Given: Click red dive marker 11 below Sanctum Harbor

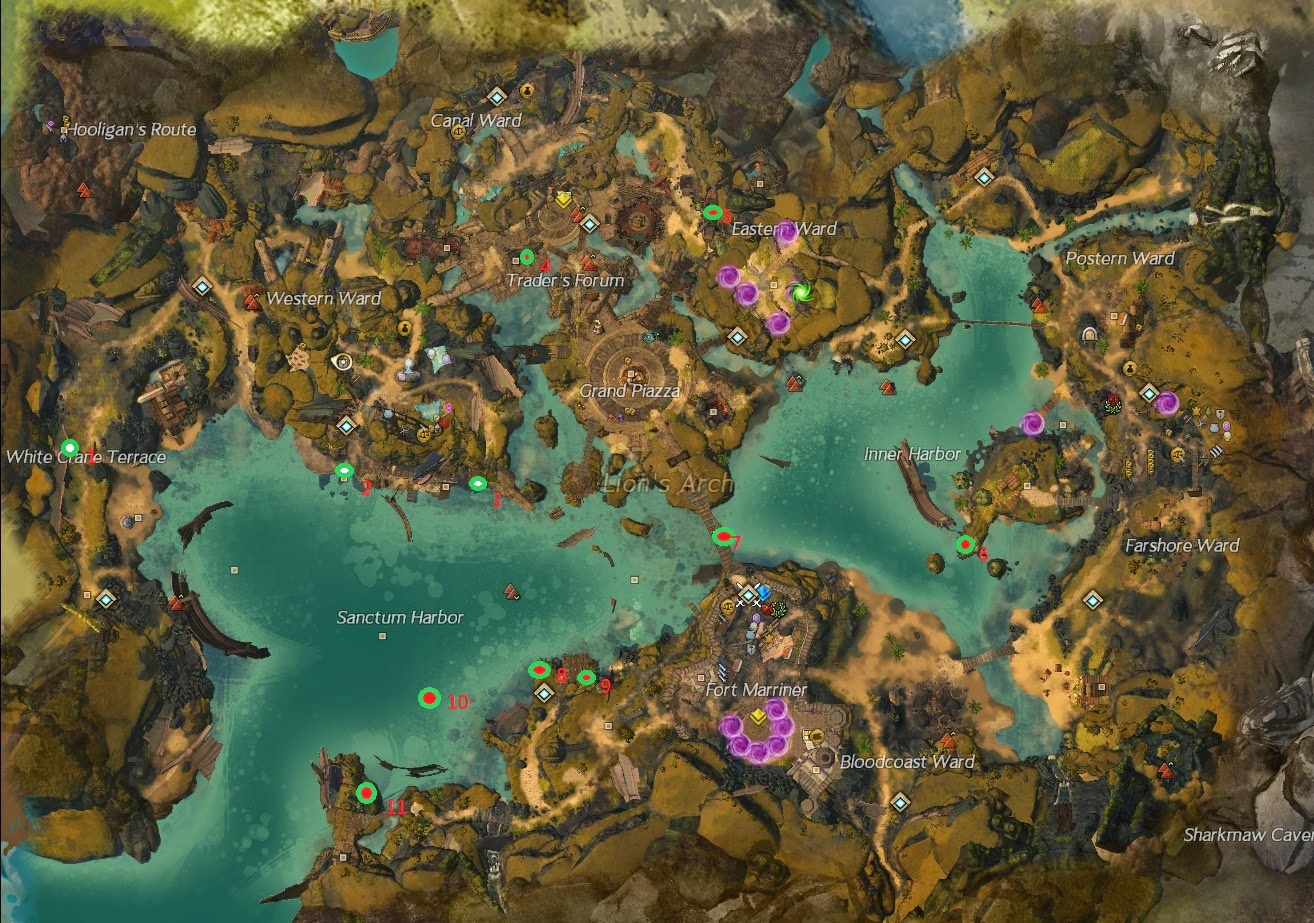Looking at the screenshot, I should click(364, 795).
